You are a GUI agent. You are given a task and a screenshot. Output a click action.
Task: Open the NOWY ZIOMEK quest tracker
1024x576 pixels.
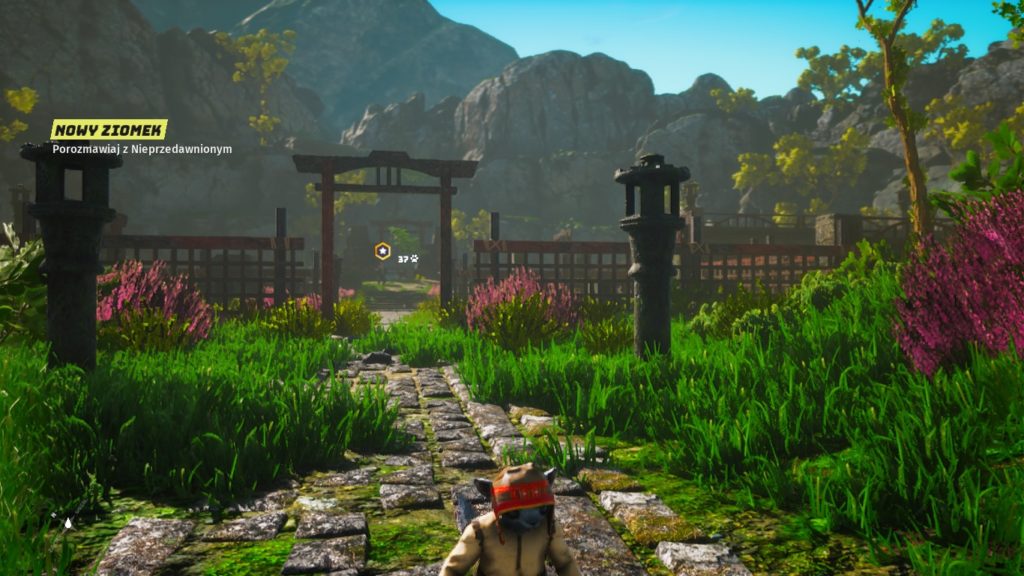coord(109,130)
